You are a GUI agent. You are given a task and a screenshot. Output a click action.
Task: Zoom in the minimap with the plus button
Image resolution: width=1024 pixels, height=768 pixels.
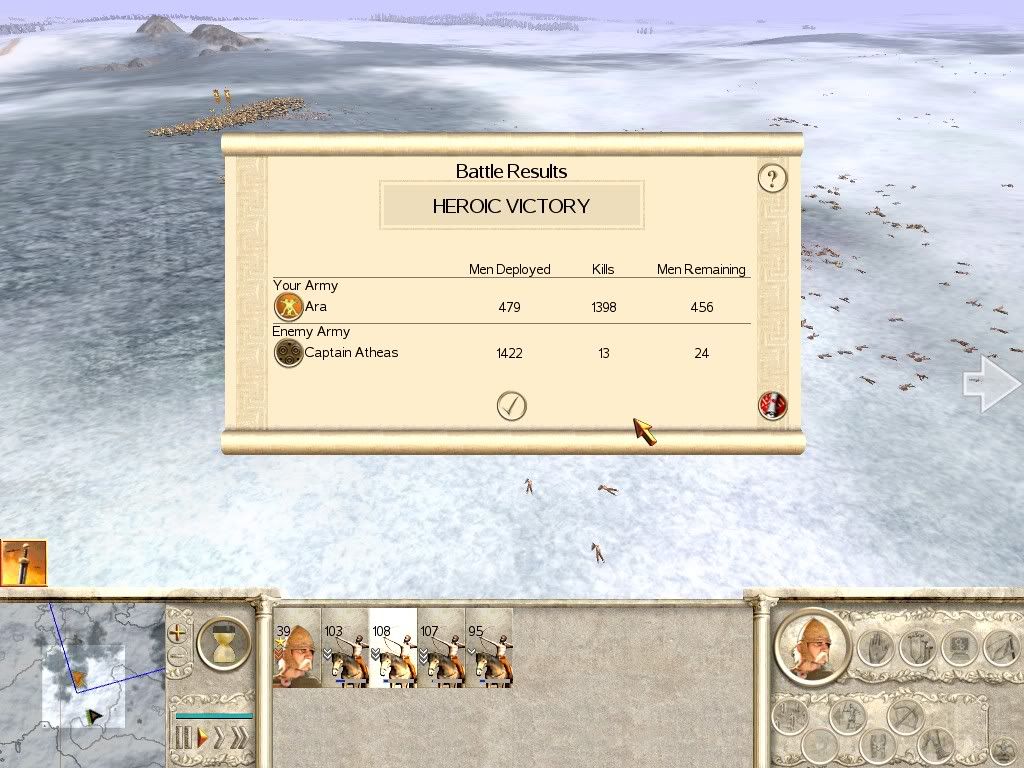[x=179, y=633]
